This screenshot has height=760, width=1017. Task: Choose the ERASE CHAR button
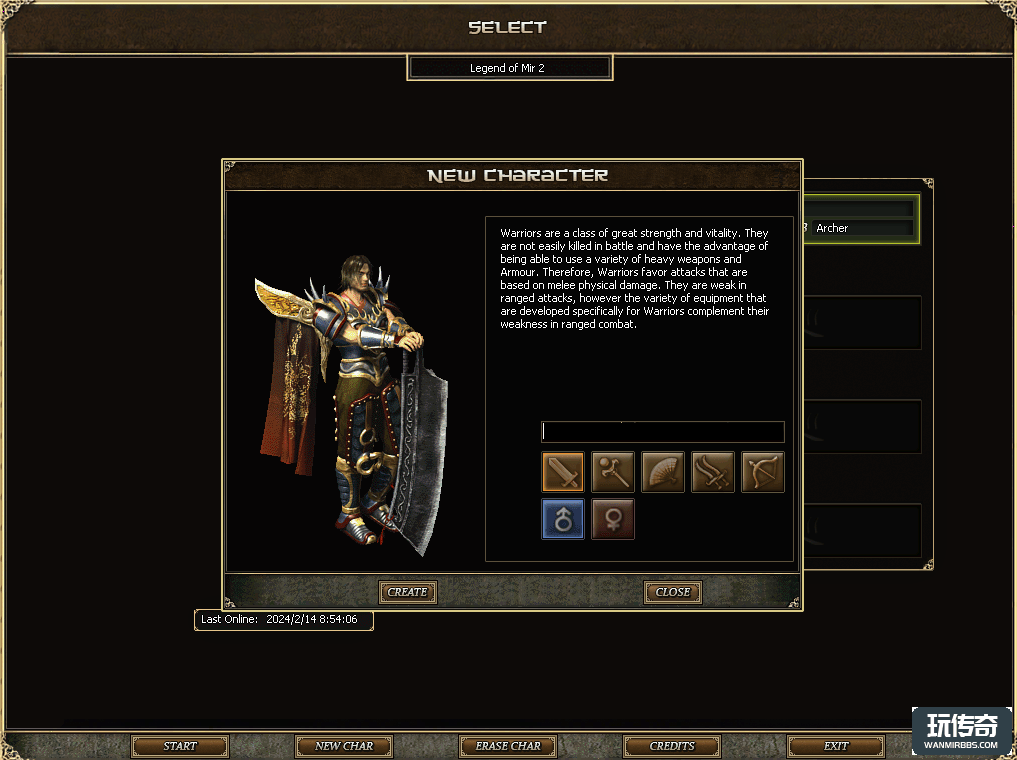click(508, 746)
